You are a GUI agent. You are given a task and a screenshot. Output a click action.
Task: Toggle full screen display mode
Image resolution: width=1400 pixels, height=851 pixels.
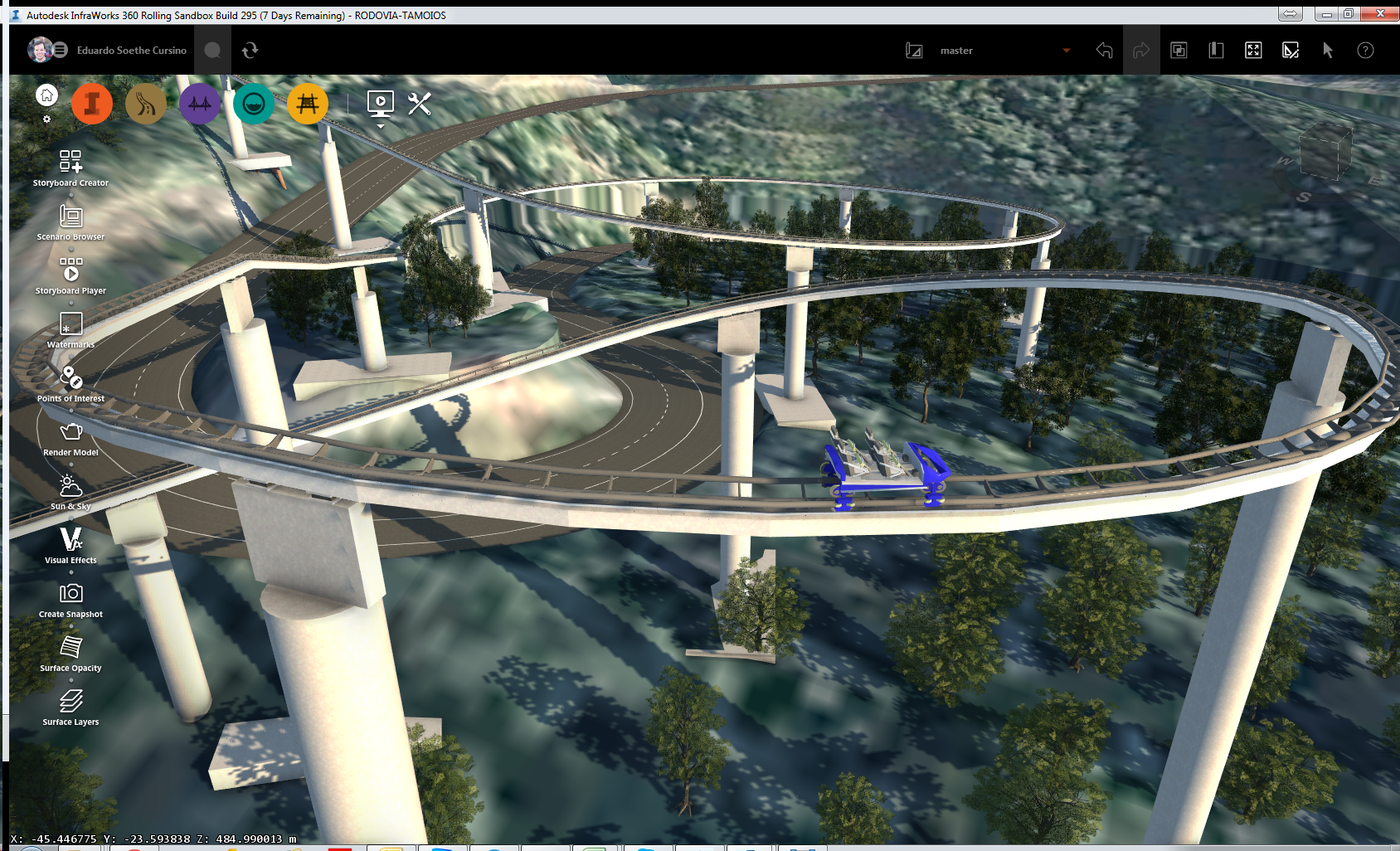[1253, 50]
